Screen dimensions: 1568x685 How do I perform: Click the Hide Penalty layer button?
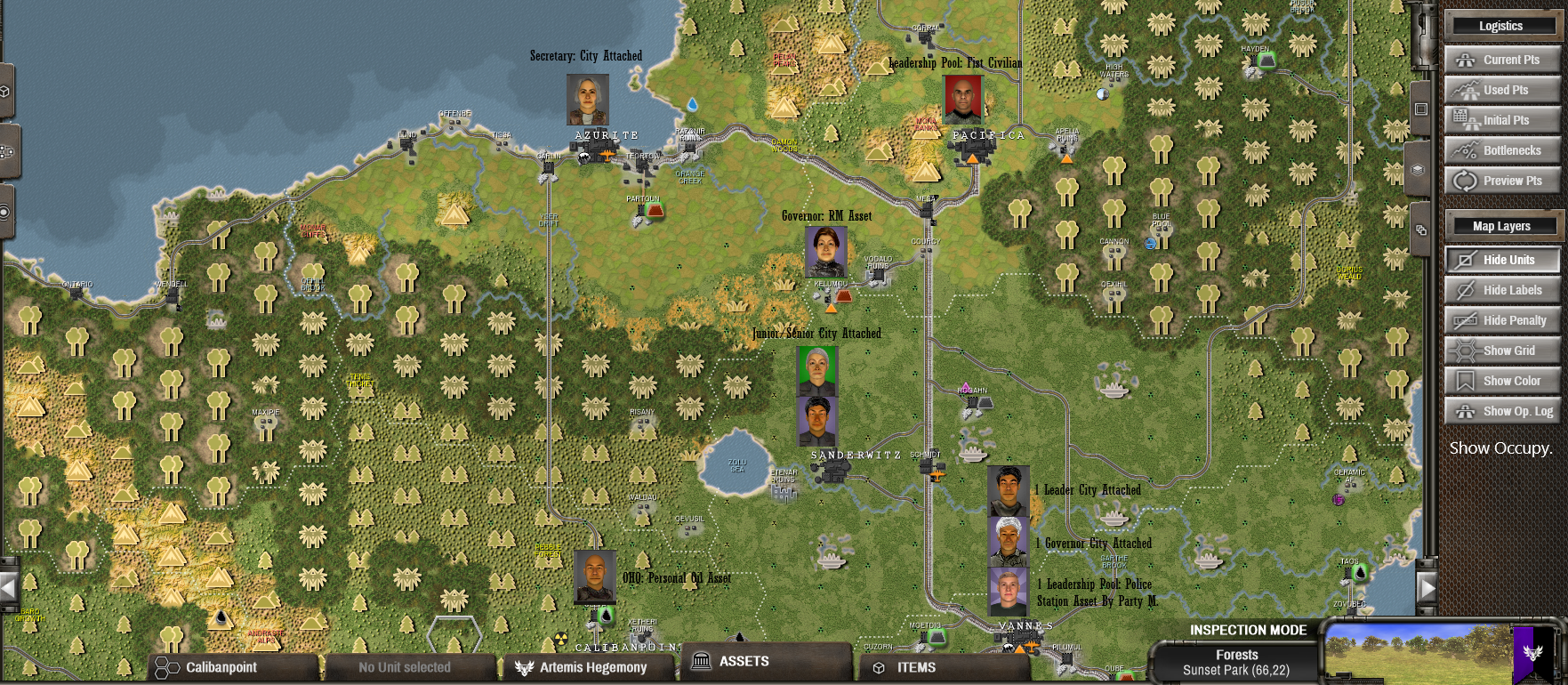[1501, 320]
